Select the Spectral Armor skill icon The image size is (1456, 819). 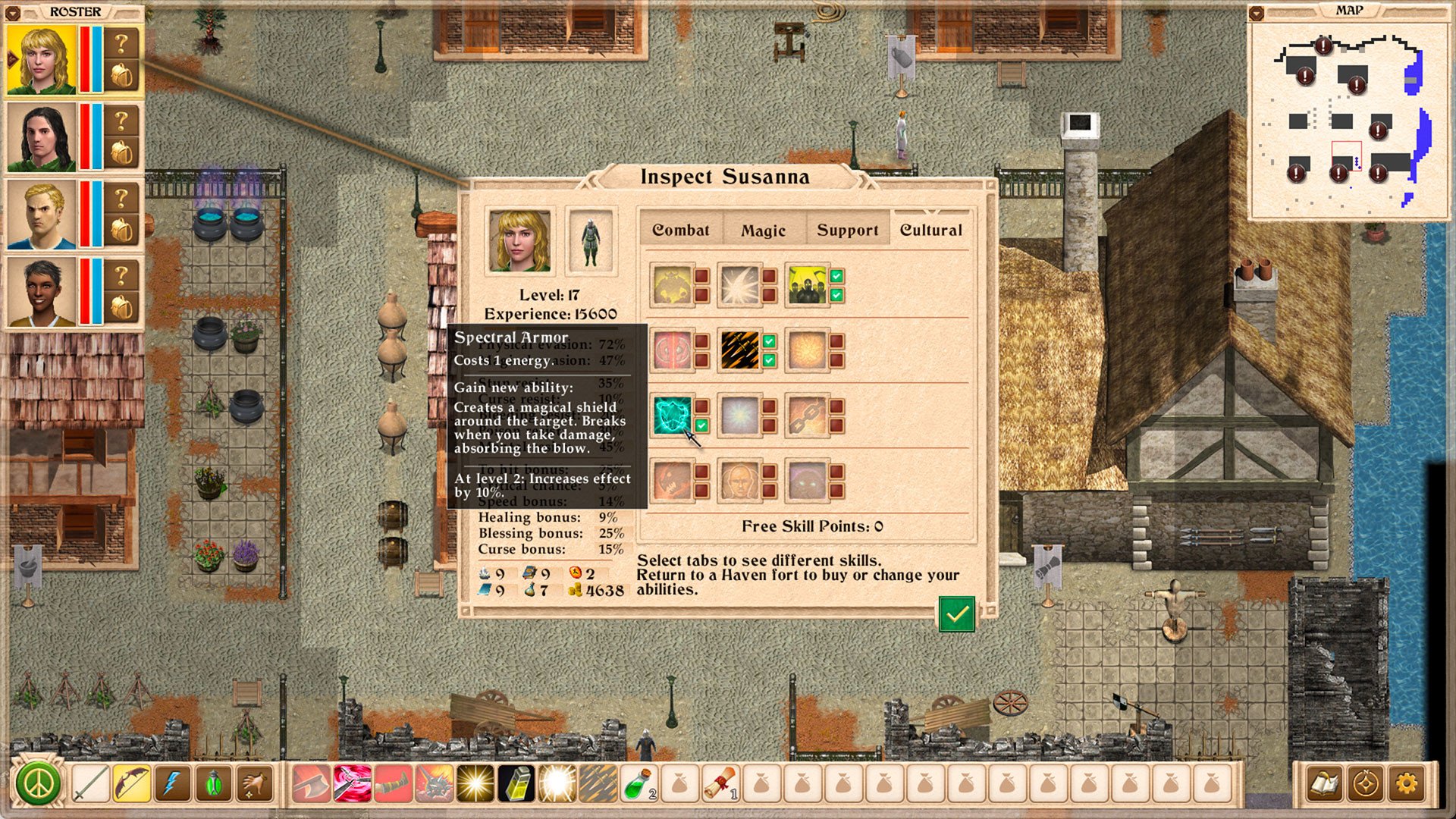point(673,416)
